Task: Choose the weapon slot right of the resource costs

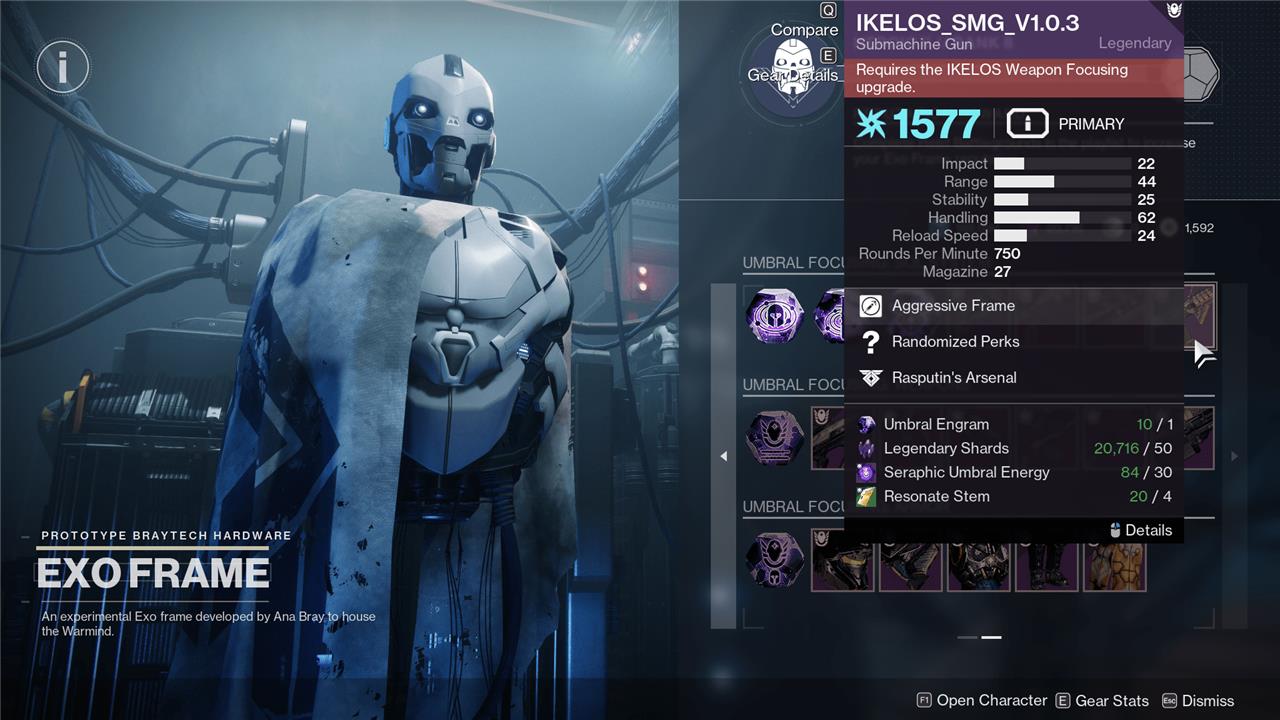Action: [1200, 438]
